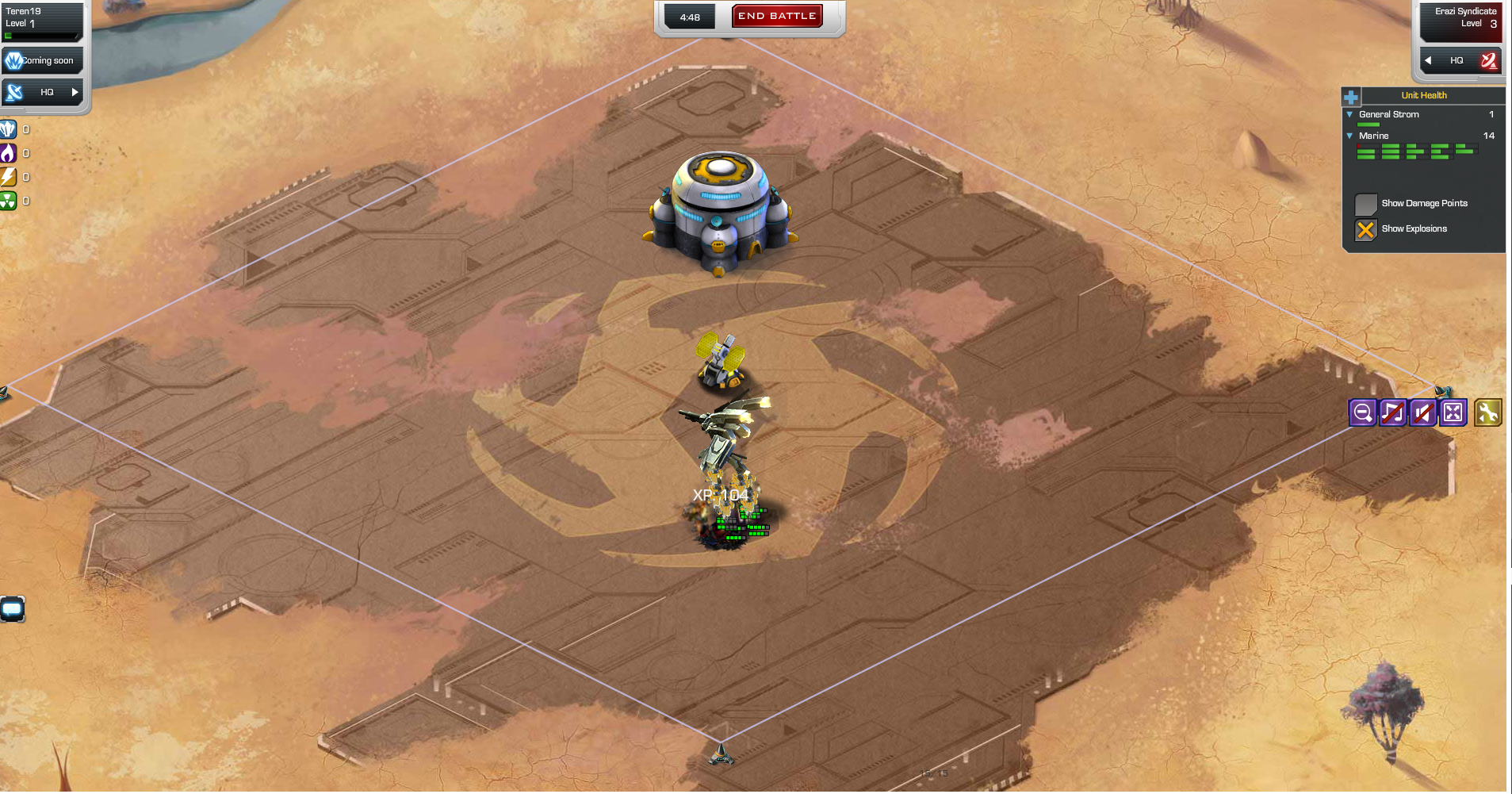
Task: Select the lightning energy resource icon
Action: 10,177
